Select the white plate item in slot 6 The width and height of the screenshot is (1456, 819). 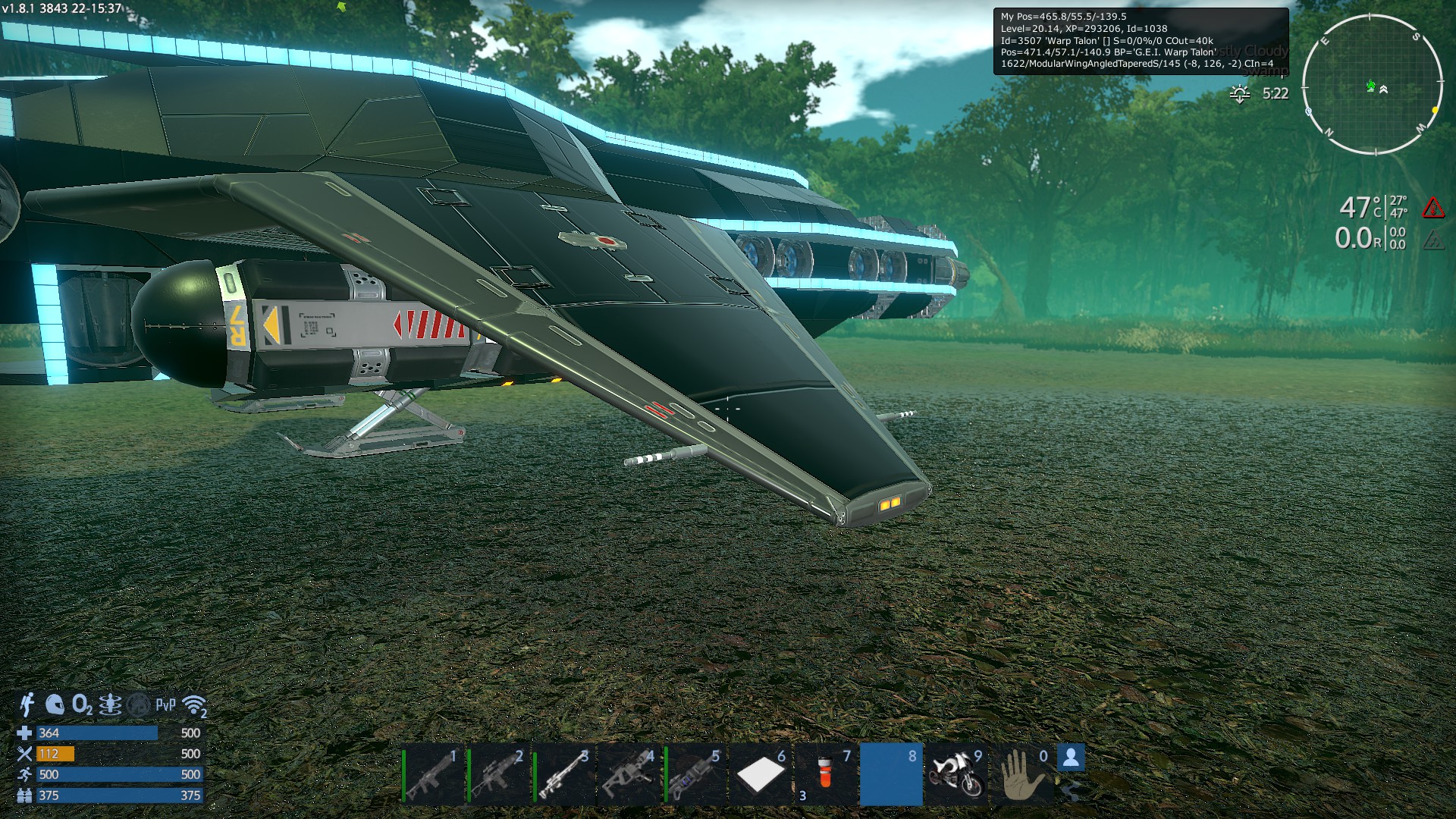(x=760, y=775)
